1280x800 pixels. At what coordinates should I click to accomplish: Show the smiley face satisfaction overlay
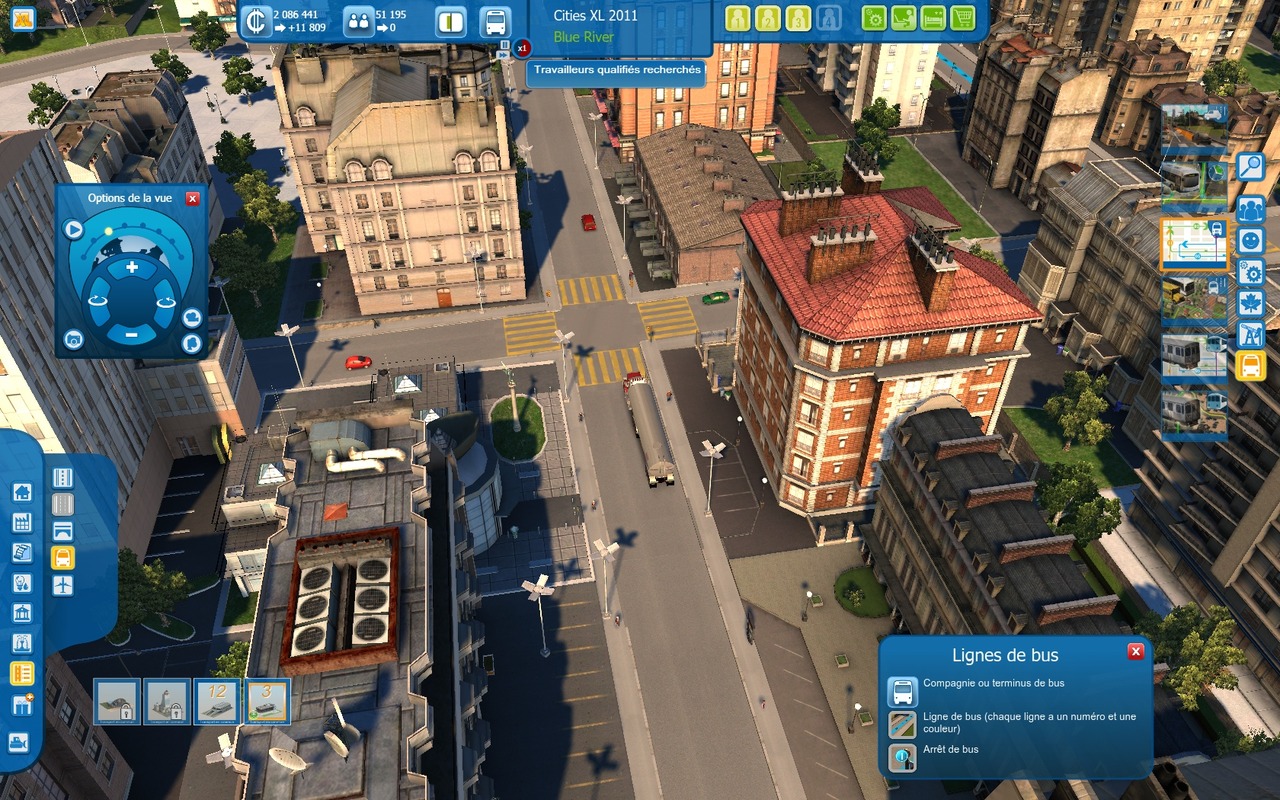pos(1250,241)
